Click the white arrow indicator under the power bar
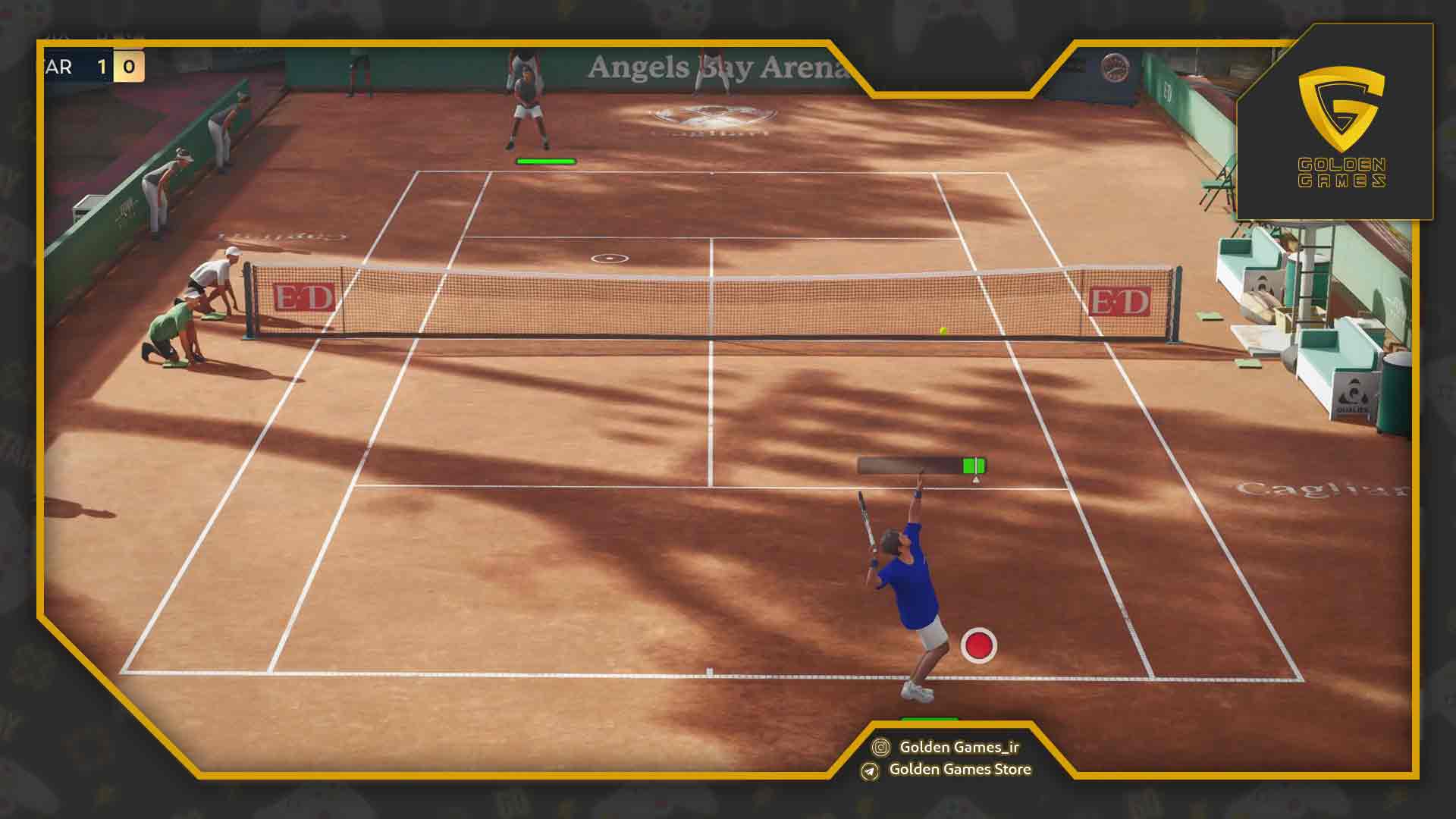The width and height of the screenshot is (1456, 819). (x=974, y=479)
